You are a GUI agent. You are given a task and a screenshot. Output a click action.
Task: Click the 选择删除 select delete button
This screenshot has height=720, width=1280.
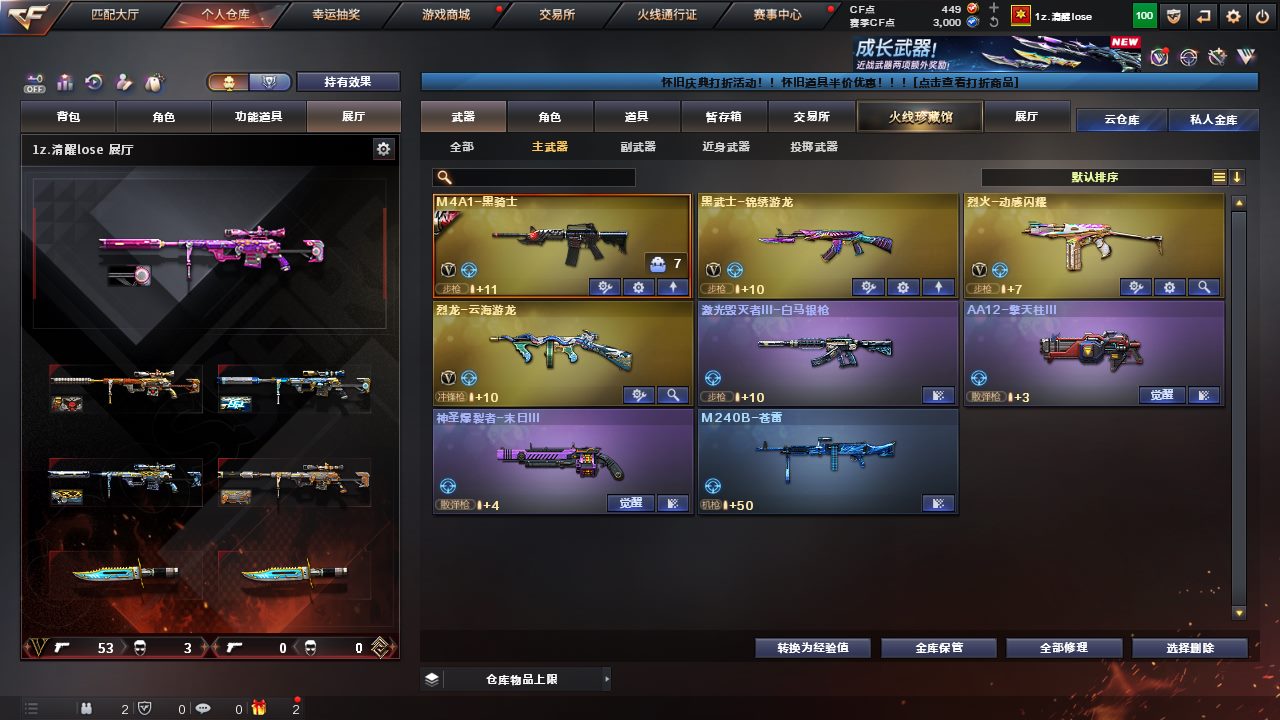1190,648
